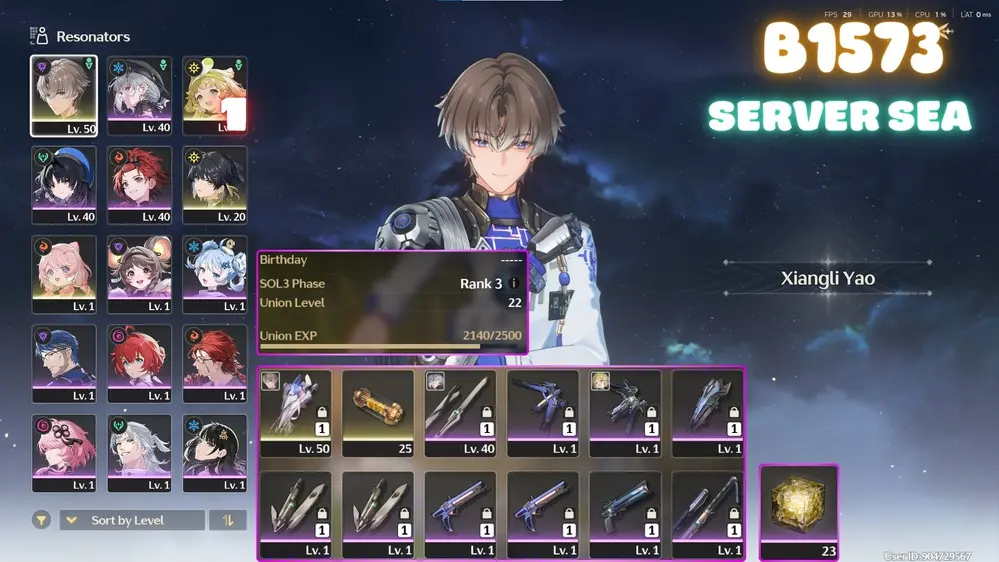999x562 pixels.
Task: Pick the red-haired man wearing glasses
Action: [215, 363]
